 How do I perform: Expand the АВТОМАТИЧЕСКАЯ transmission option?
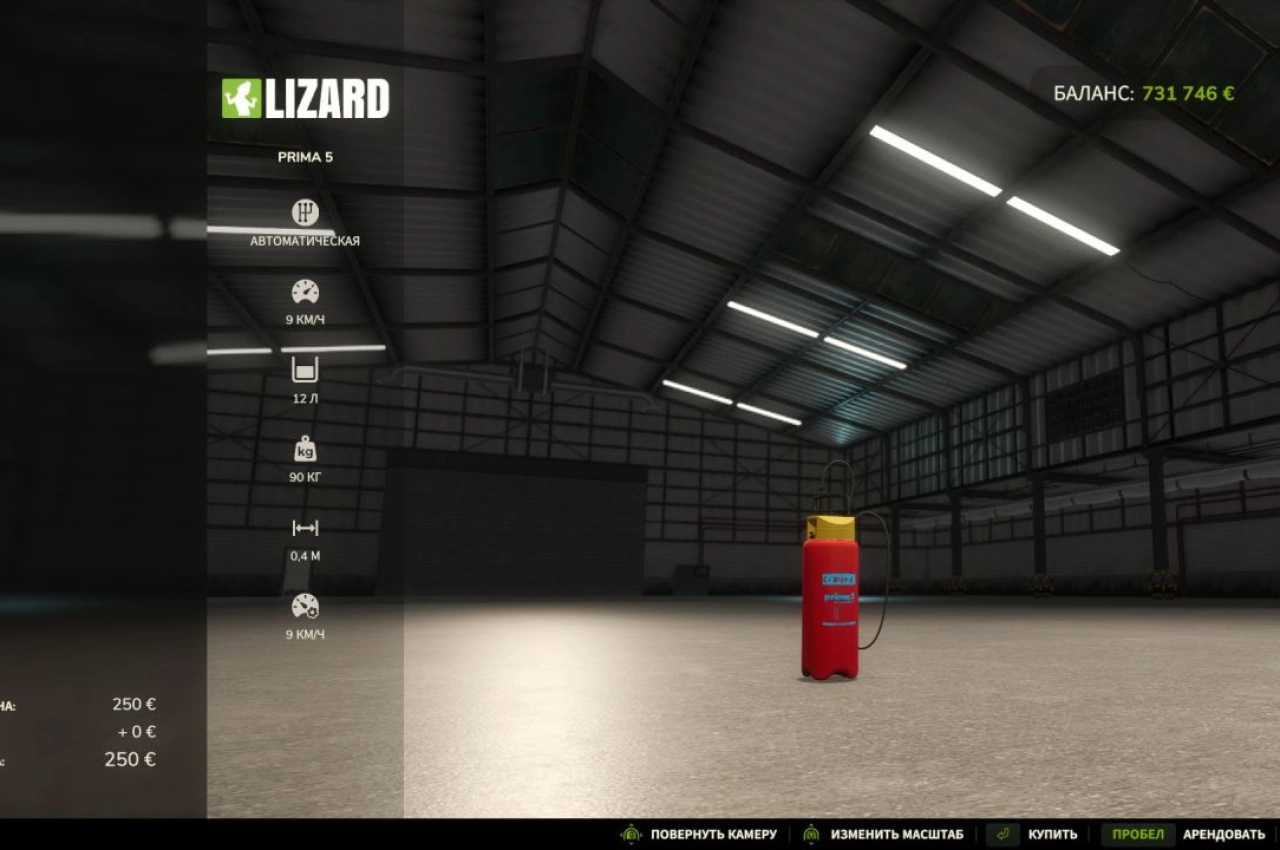(x=304, y=240)
